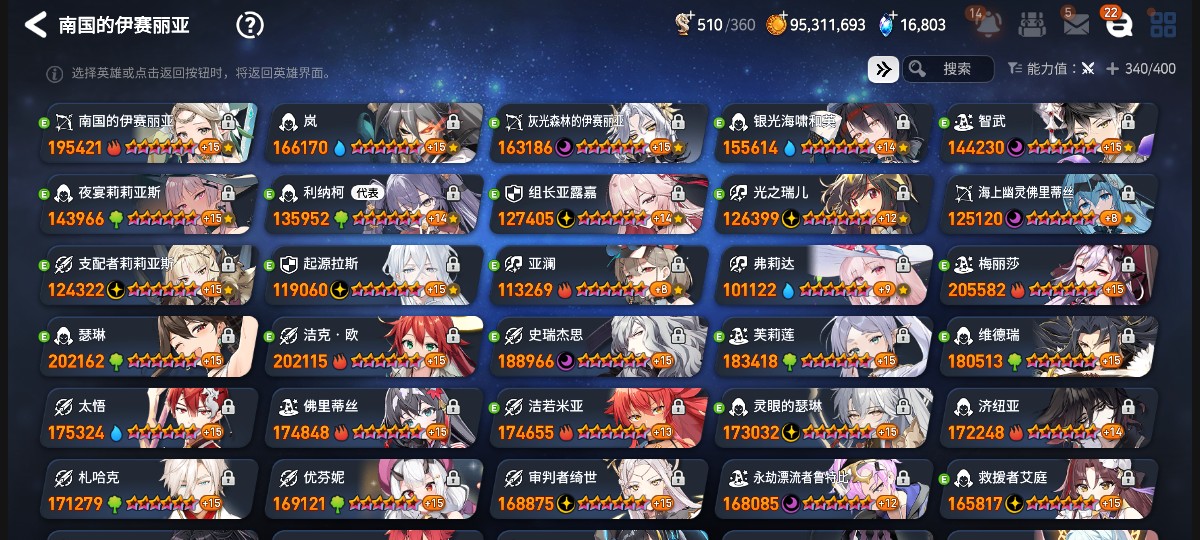Open the mailbox envelope icon
The image size is (1200, 540).
[1076, 25]
